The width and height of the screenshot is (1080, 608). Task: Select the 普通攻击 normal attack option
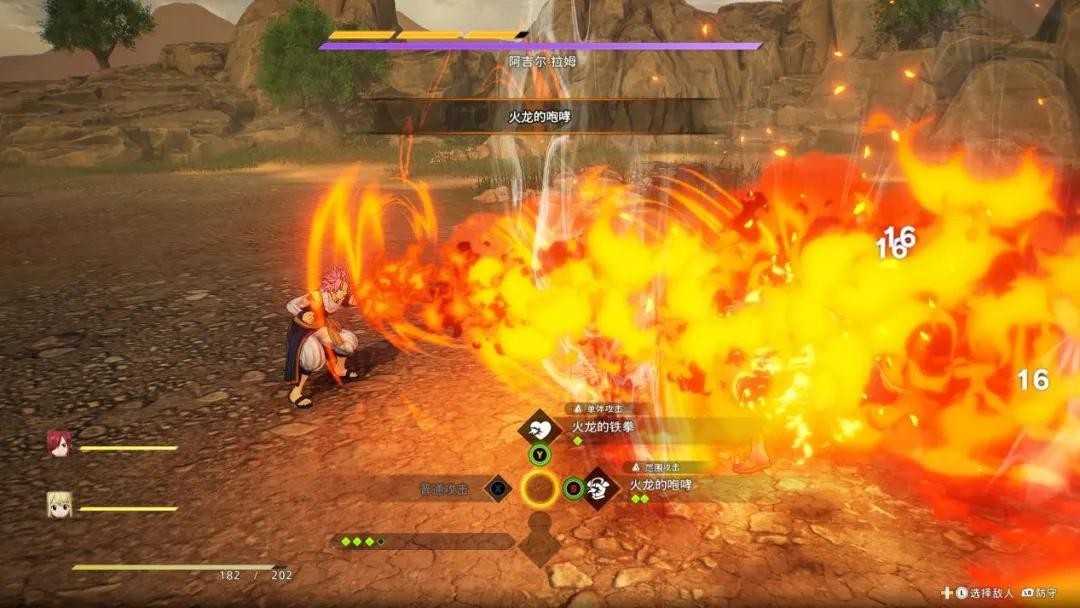click(444, 489)
